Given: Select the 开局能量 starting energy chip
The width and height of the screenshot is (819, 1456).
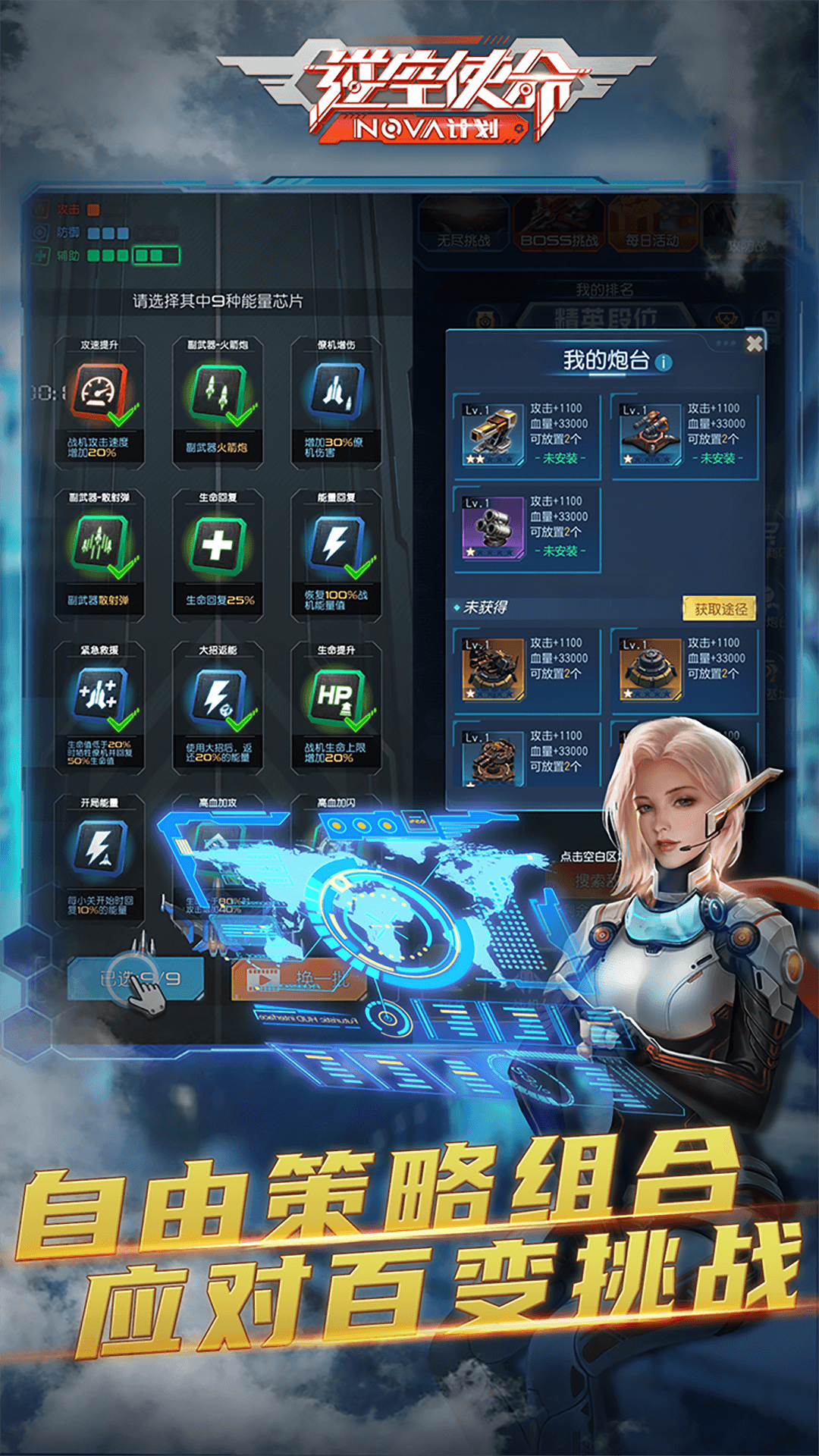Looking at the screenshot, I should (99, 849).
